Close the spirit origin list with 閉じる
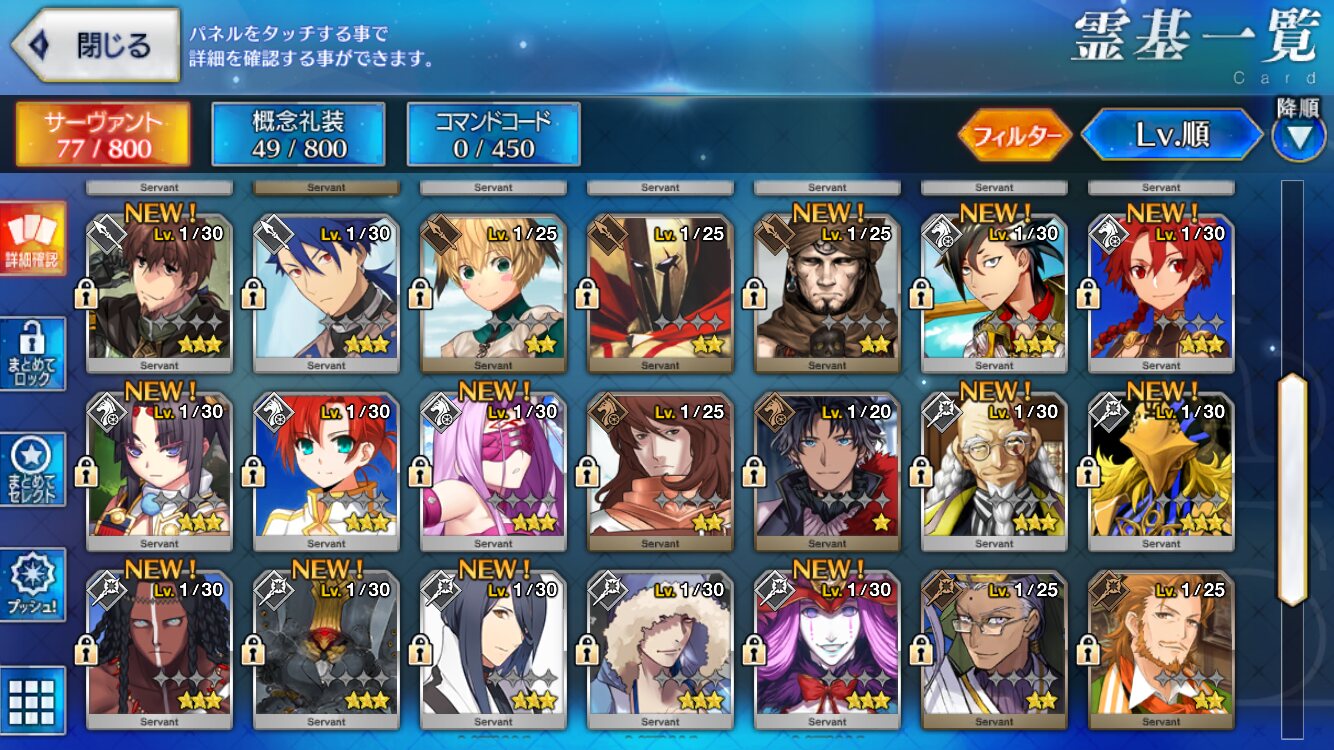The width and height of the screenshot is (1334, 750). click(x=96, y=45)
